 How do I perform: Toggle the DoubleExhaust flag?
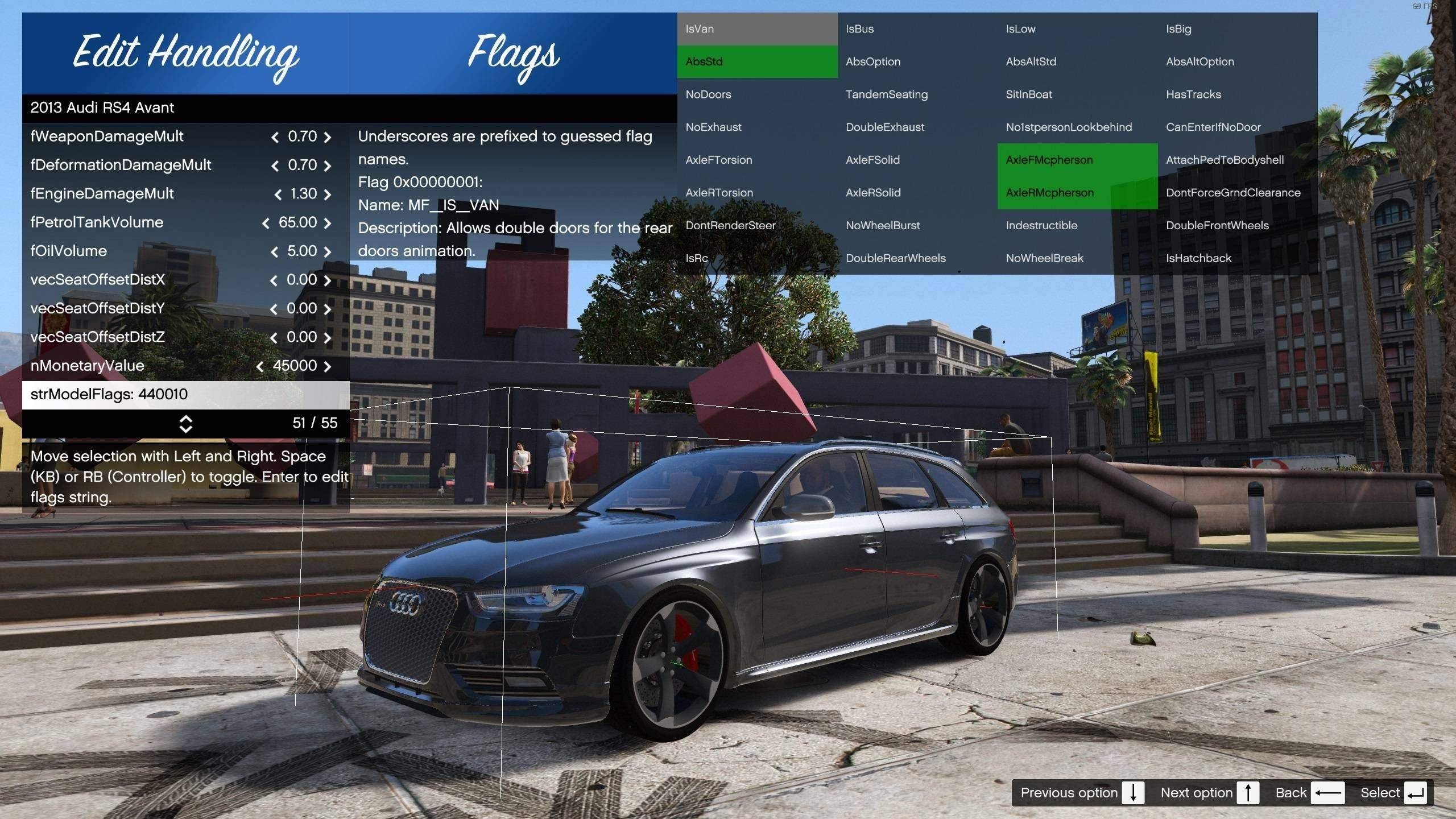pyautogui.click(x=917, y=127)
